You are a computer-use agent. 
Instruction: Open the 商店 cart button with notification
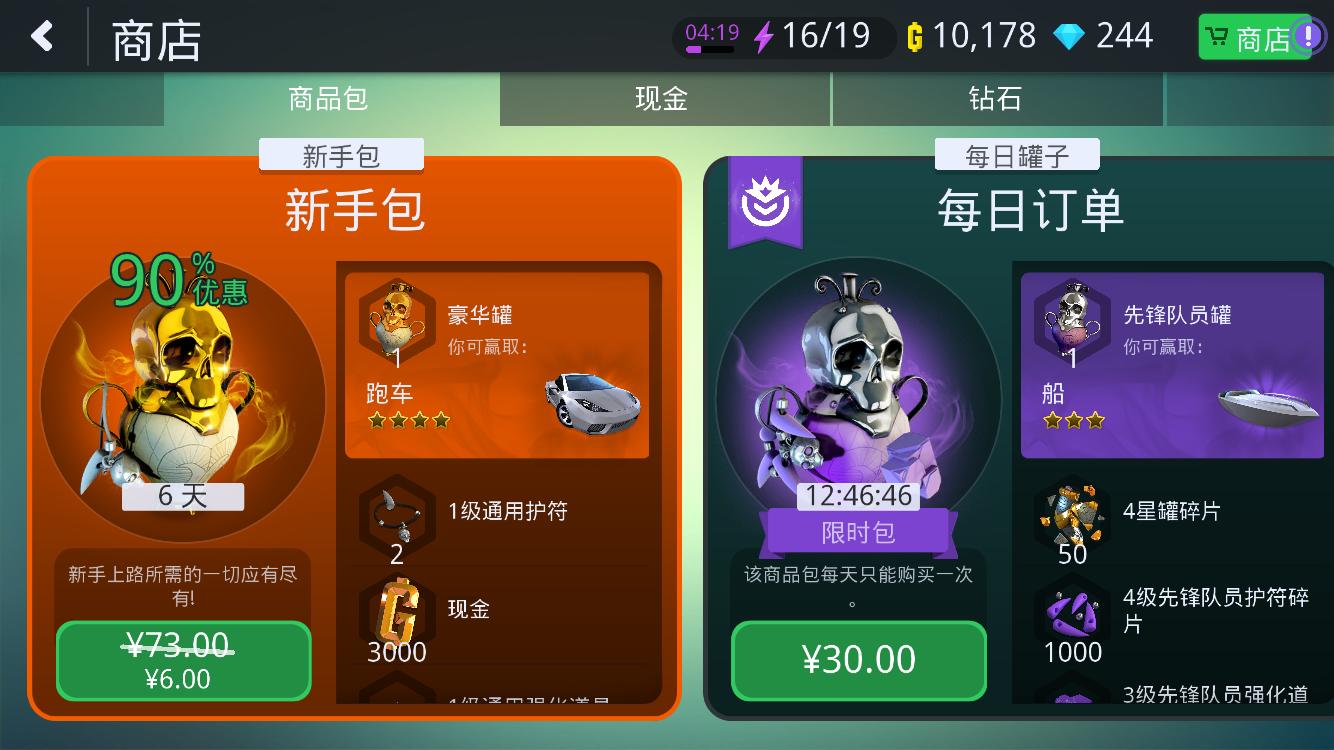point(1255,35)
